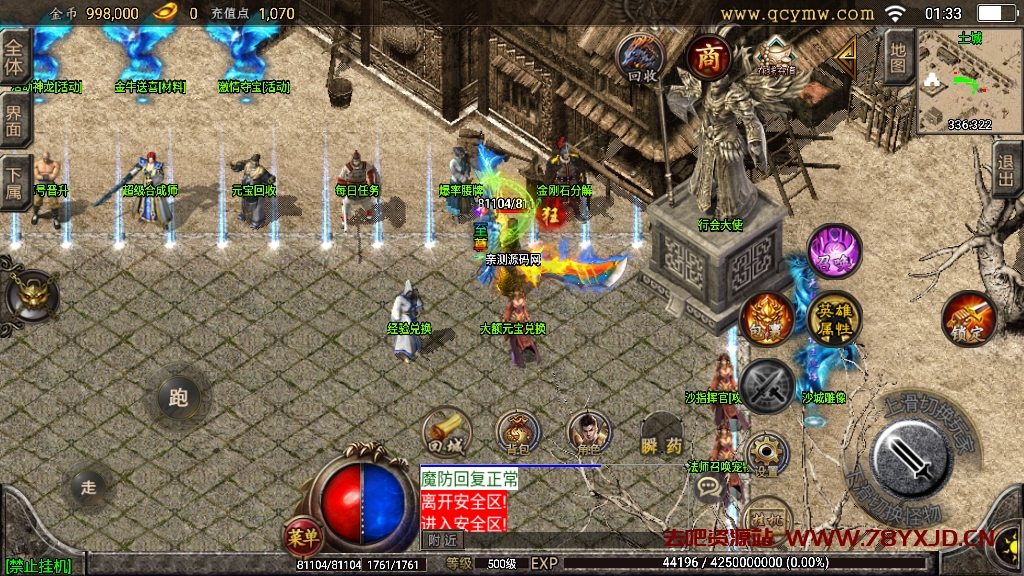The image size is (1024, 576).
Task: Activate the 锁定 target lock button
Action: pos(968,319)
